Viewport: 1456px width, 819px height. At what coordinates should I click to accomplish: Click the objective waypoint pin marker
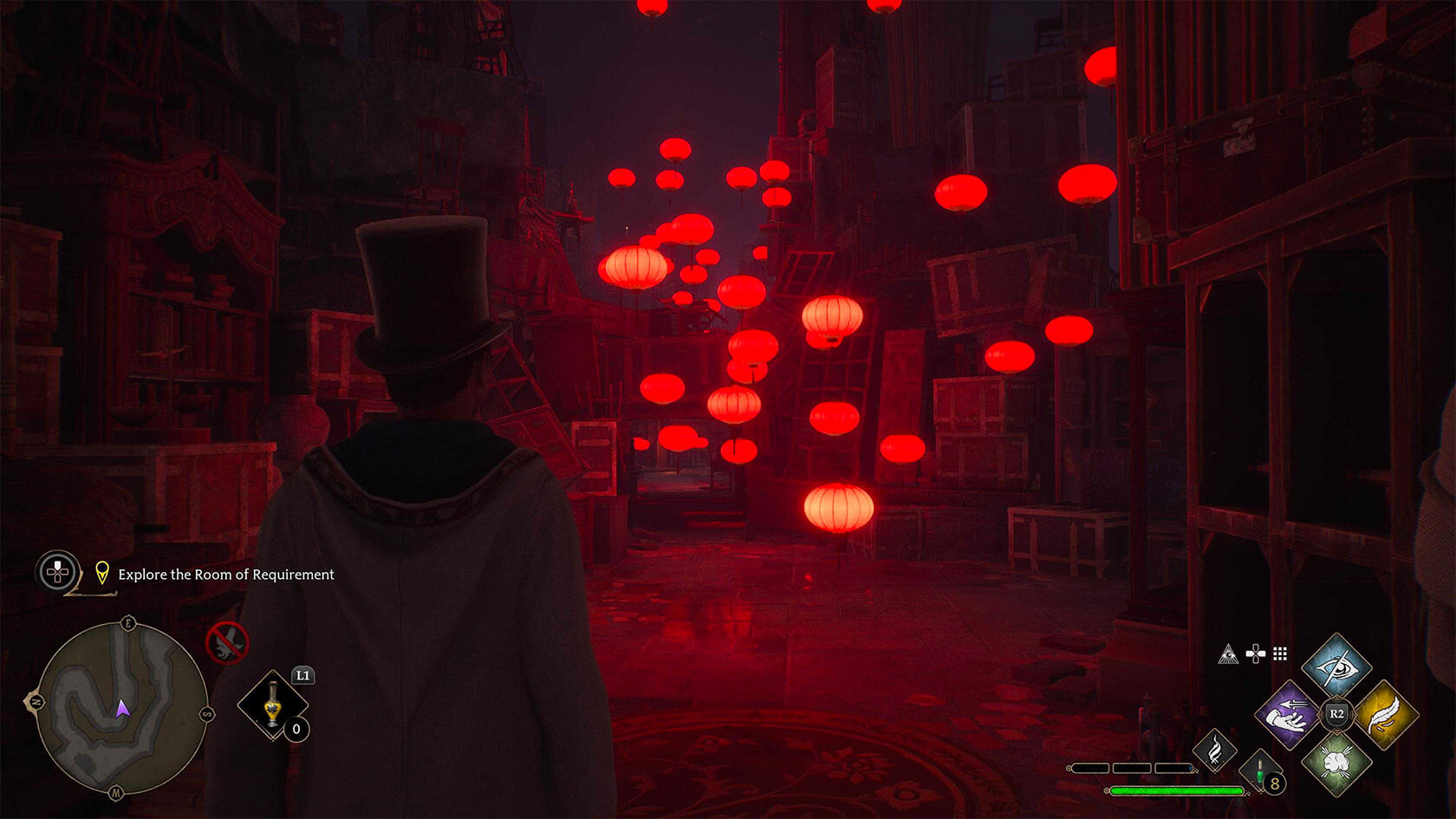pyautogui.click(x=102, y=572)
